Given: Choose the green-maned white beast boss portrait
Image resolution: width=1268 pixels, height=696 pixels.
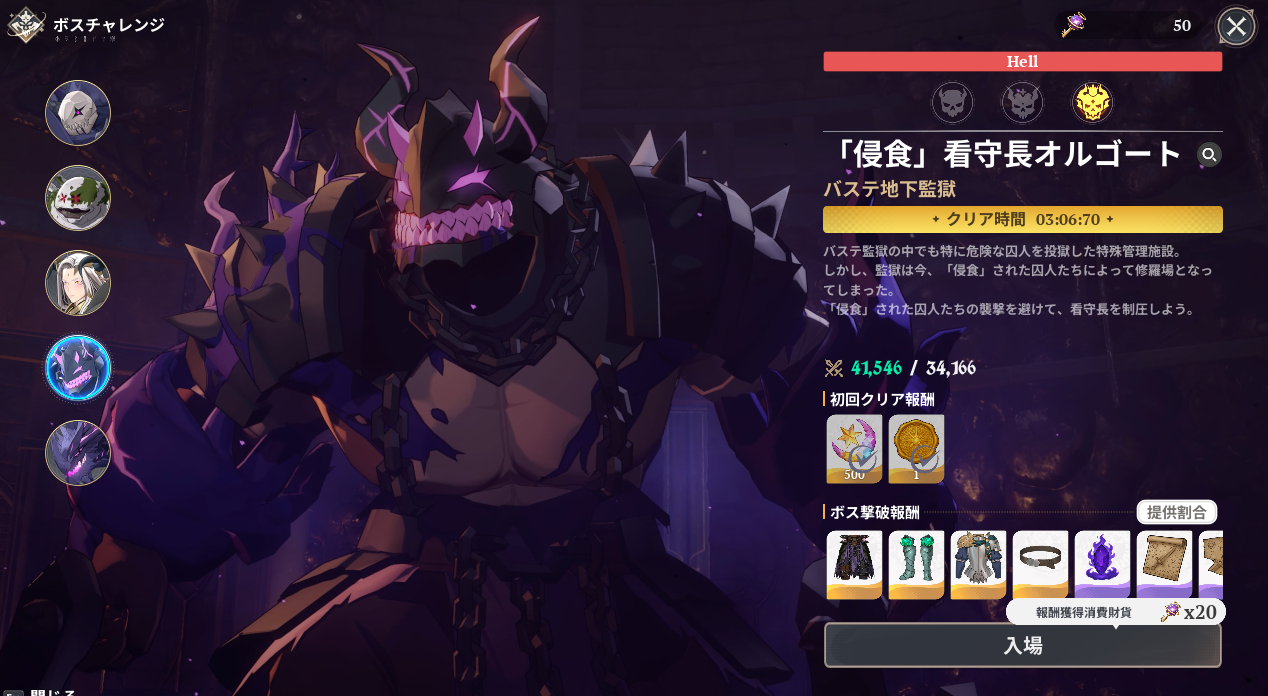Looking at the screenshot, I should [x=78, y=198].
